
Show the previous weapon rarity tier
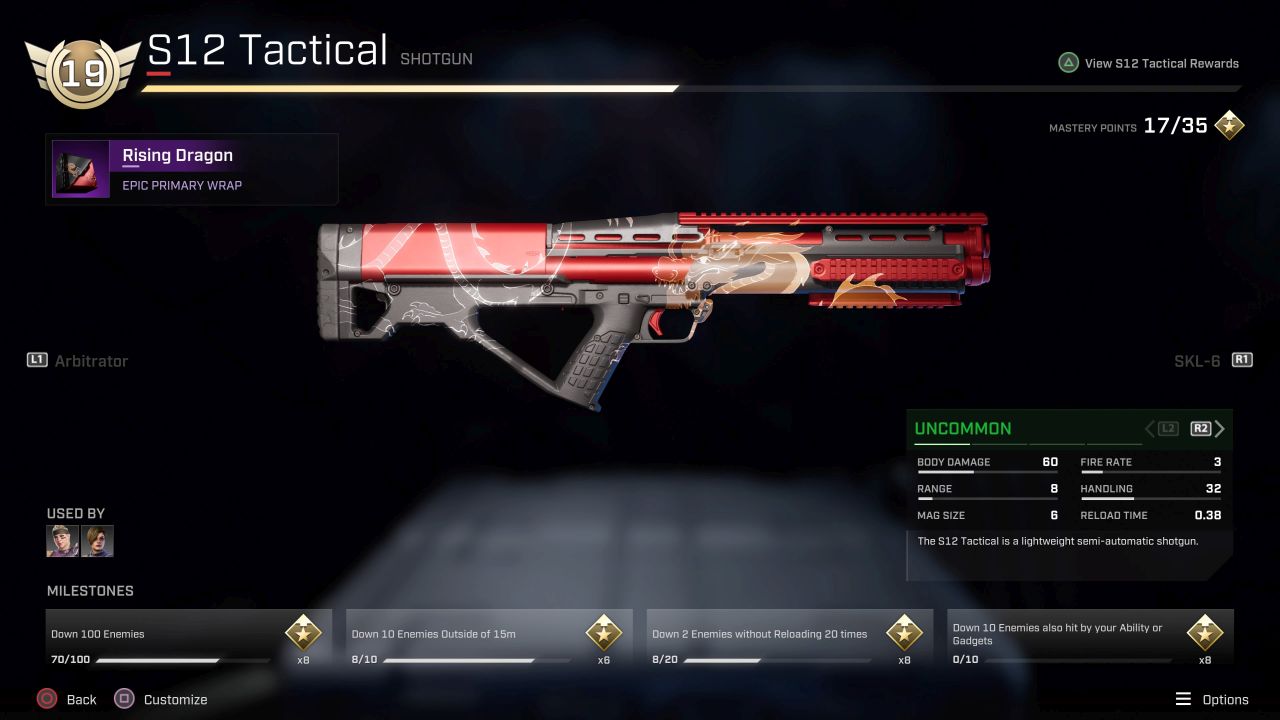(x=1162, y=429)
